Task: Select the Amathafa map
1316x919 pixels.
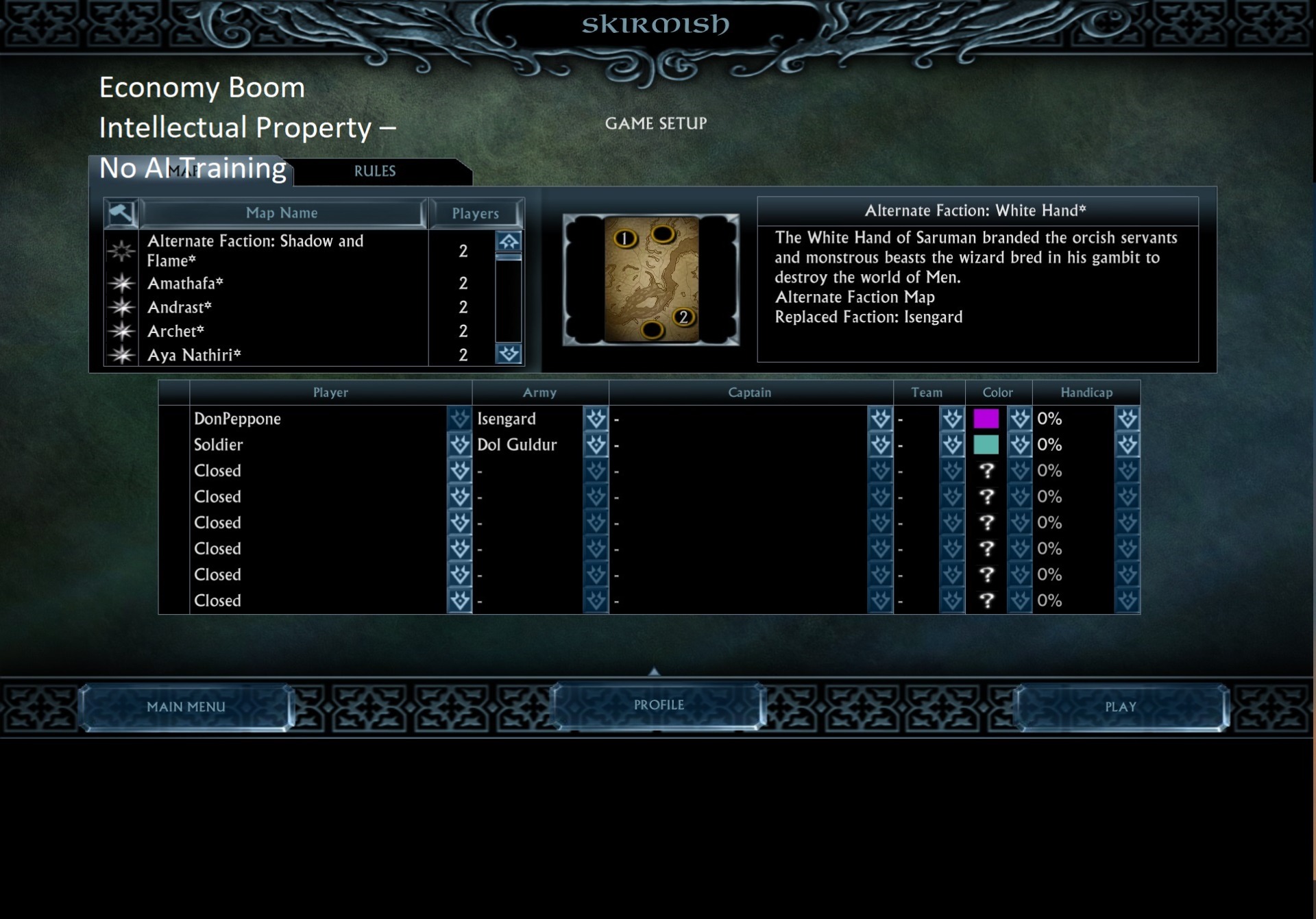Action: click(x=185, y=283)
